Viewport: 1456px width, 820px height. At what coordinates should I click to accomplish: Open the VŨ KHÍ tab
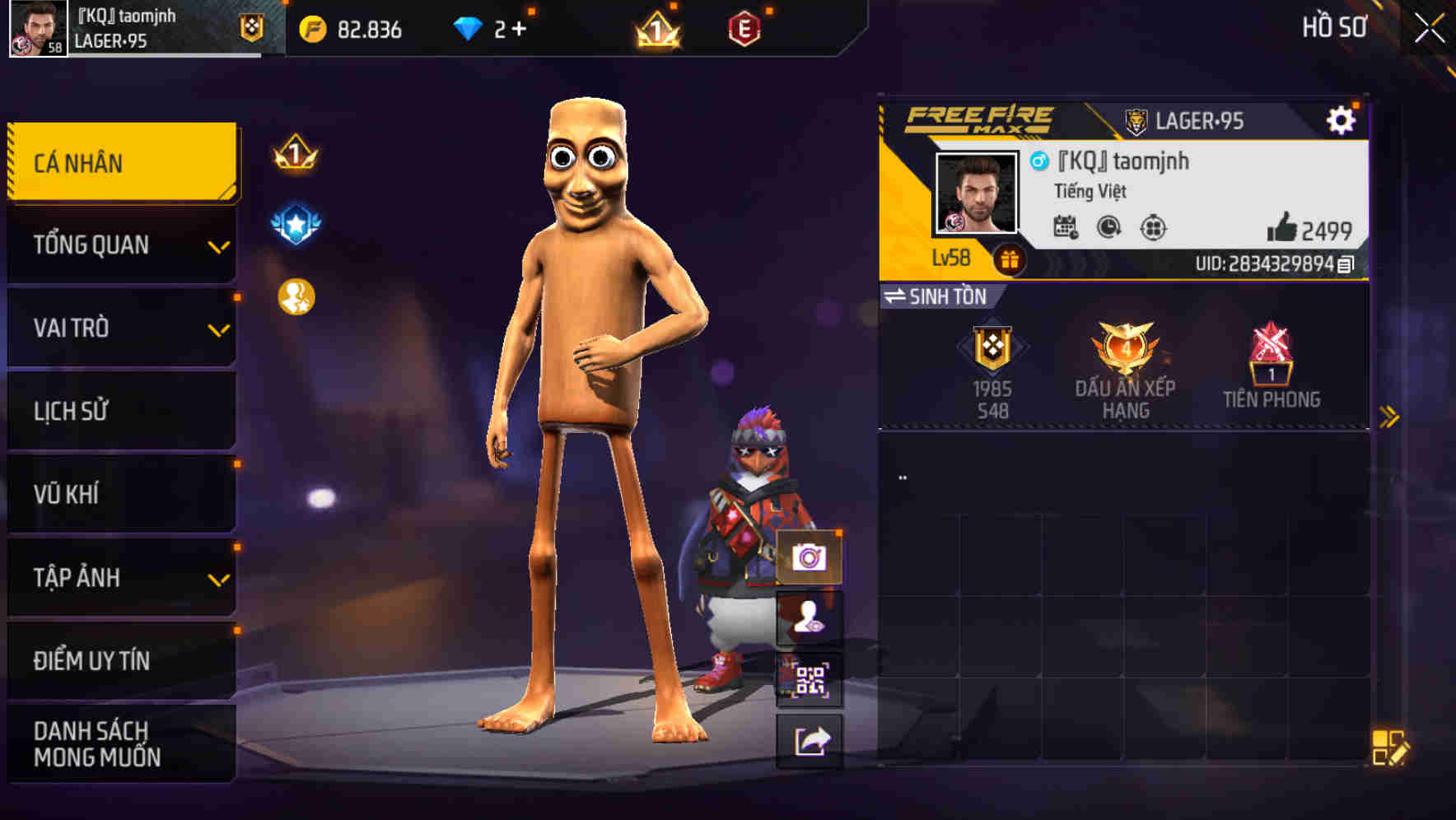point(119,494)
